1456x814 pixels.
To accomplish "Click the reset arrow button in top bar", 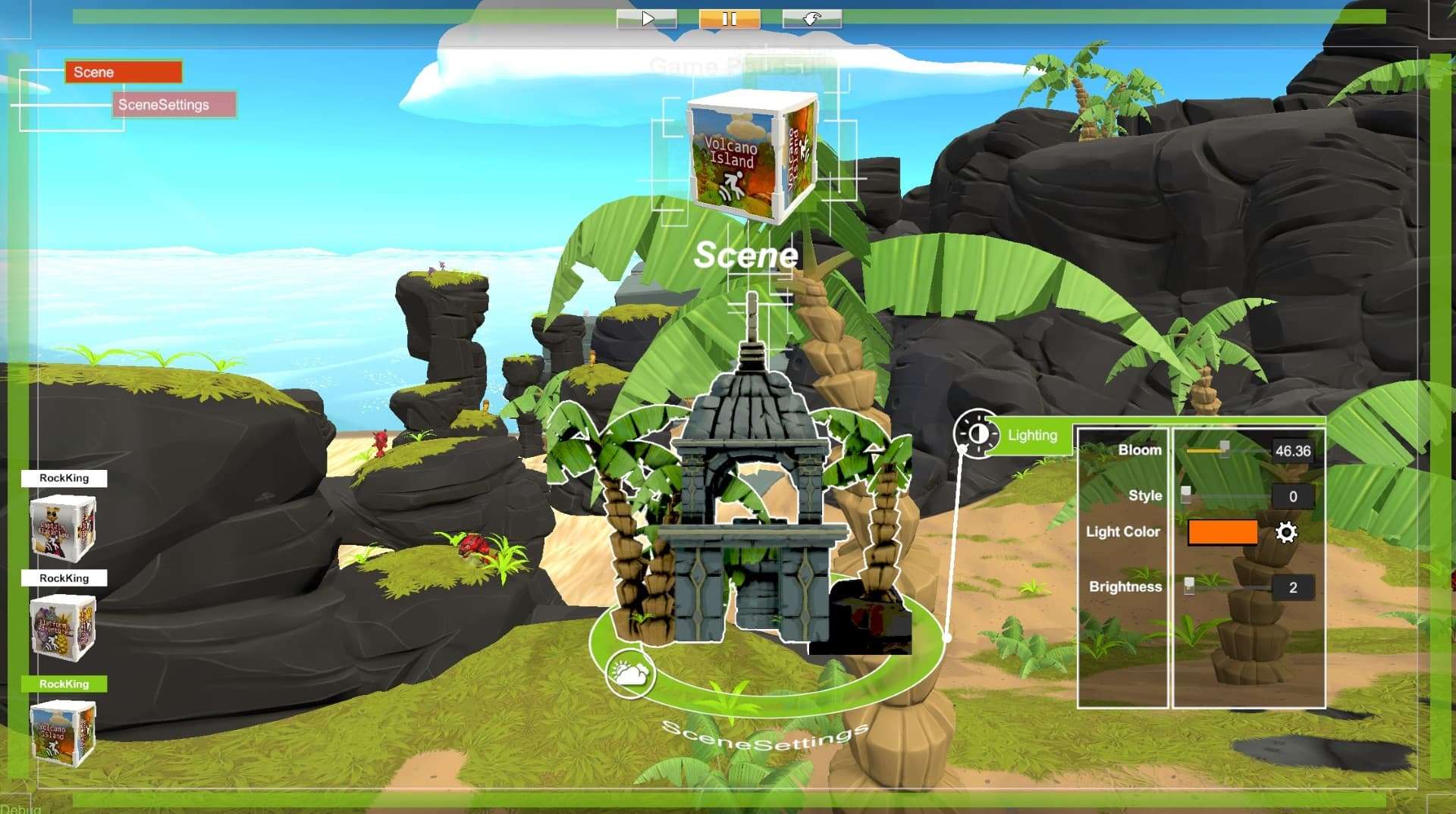I will (x=811, y=19).
